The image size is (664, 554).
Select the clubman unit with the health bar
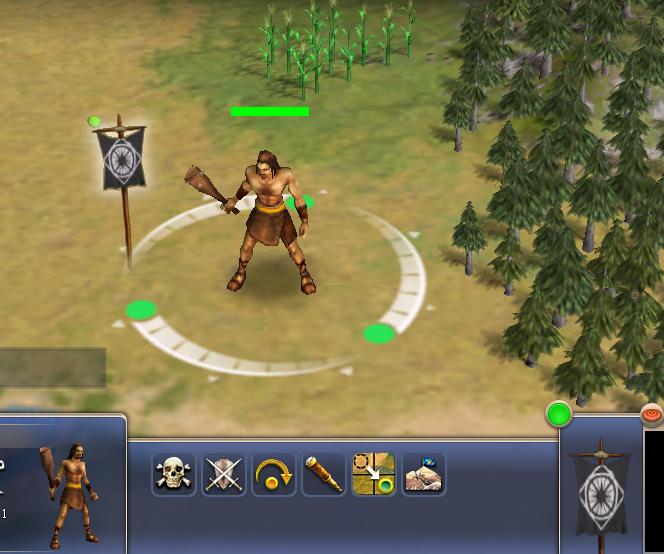265,220
